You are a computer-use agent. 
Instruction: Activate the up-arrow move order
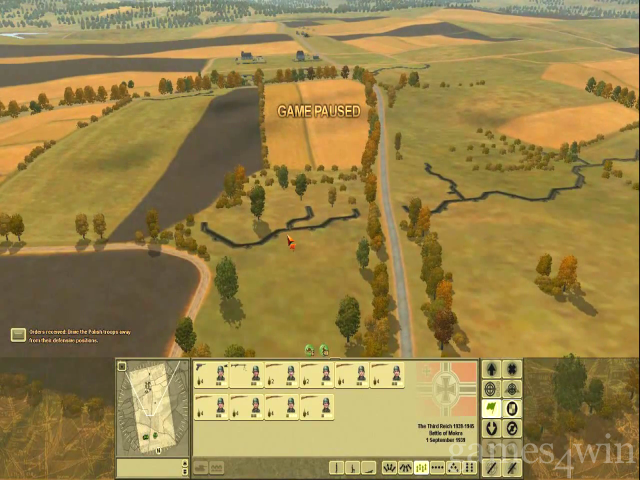coord(490,370)
